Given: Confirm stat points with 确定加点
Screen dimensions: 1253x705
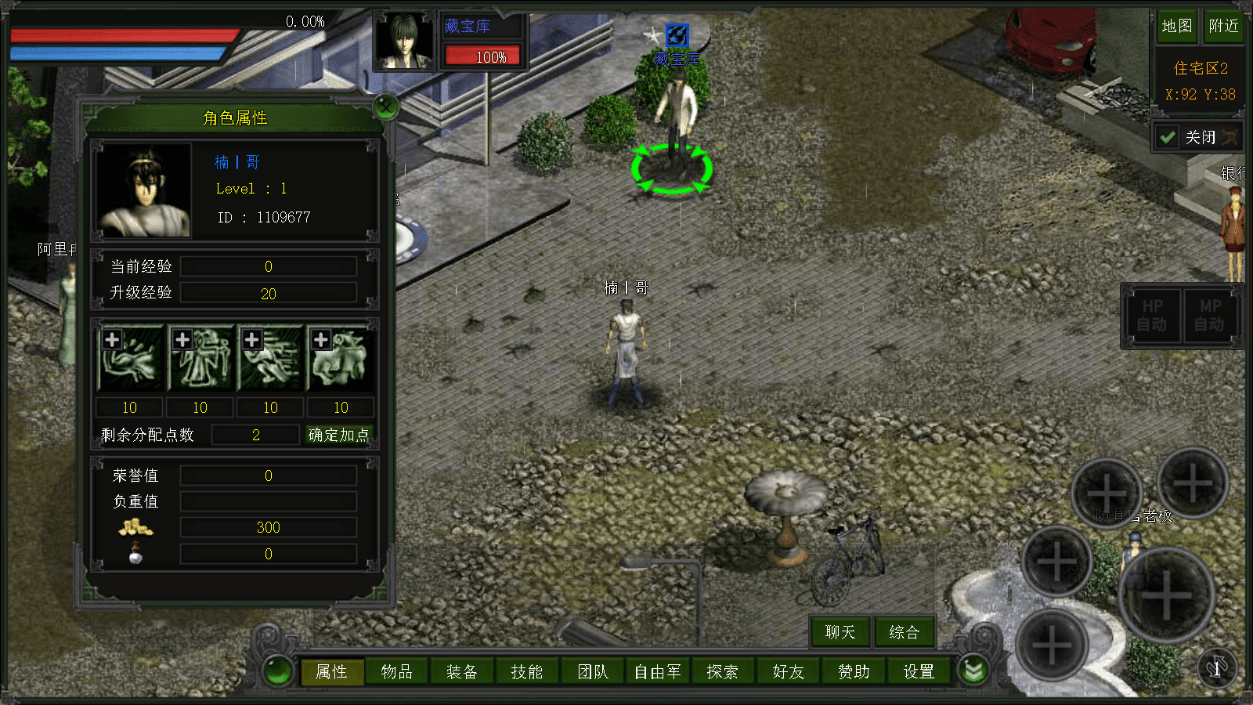Looking at the screenshot, I should (x=338, y=435).
